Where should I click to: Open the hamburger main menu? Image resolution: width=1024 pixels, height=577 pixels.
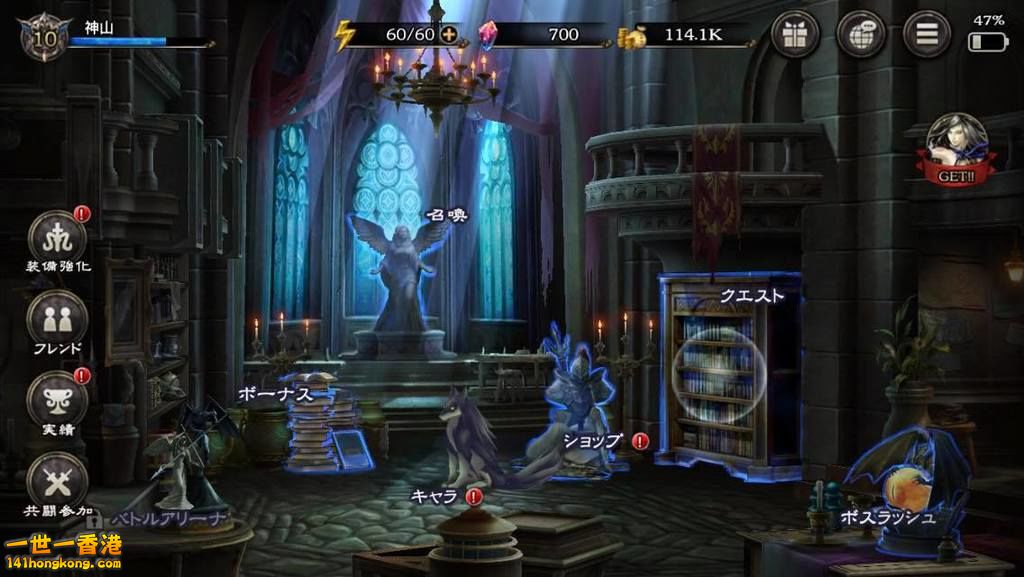pyautogui.click(x=926, y=34)
